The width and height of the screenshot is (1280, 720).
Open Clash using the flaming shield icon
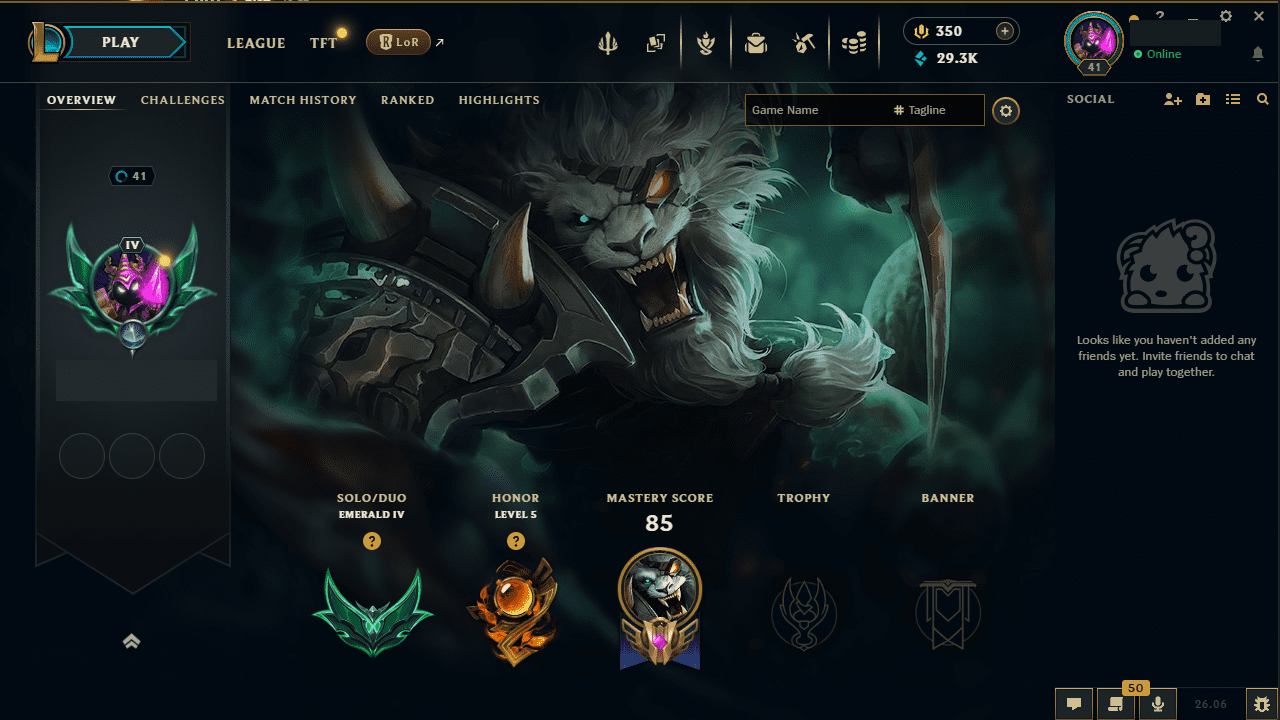[706, 42]
